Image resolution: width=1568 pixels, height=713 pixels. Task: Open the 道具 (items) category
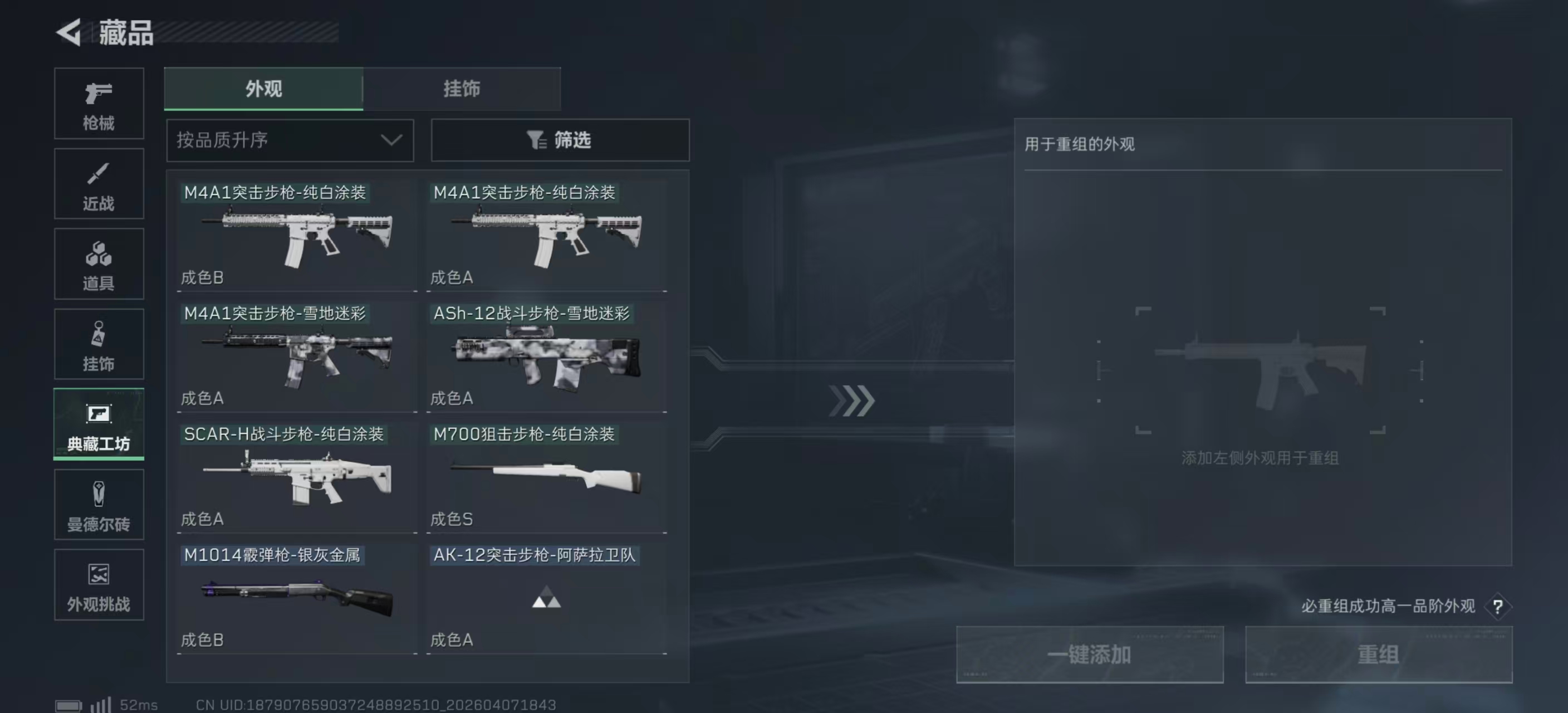98,263
